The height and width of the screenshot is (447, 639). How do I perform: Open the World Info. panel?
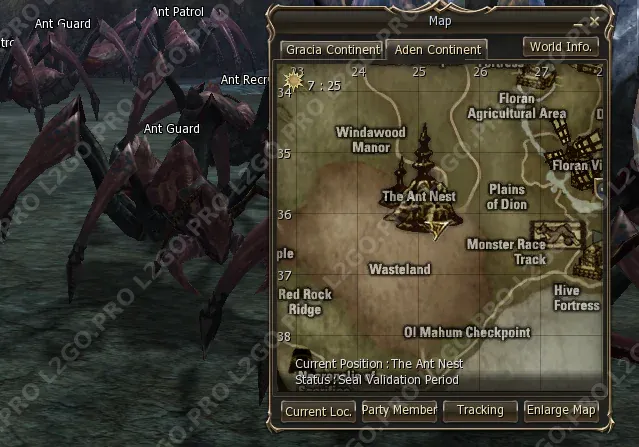click(x=560, y=47)
